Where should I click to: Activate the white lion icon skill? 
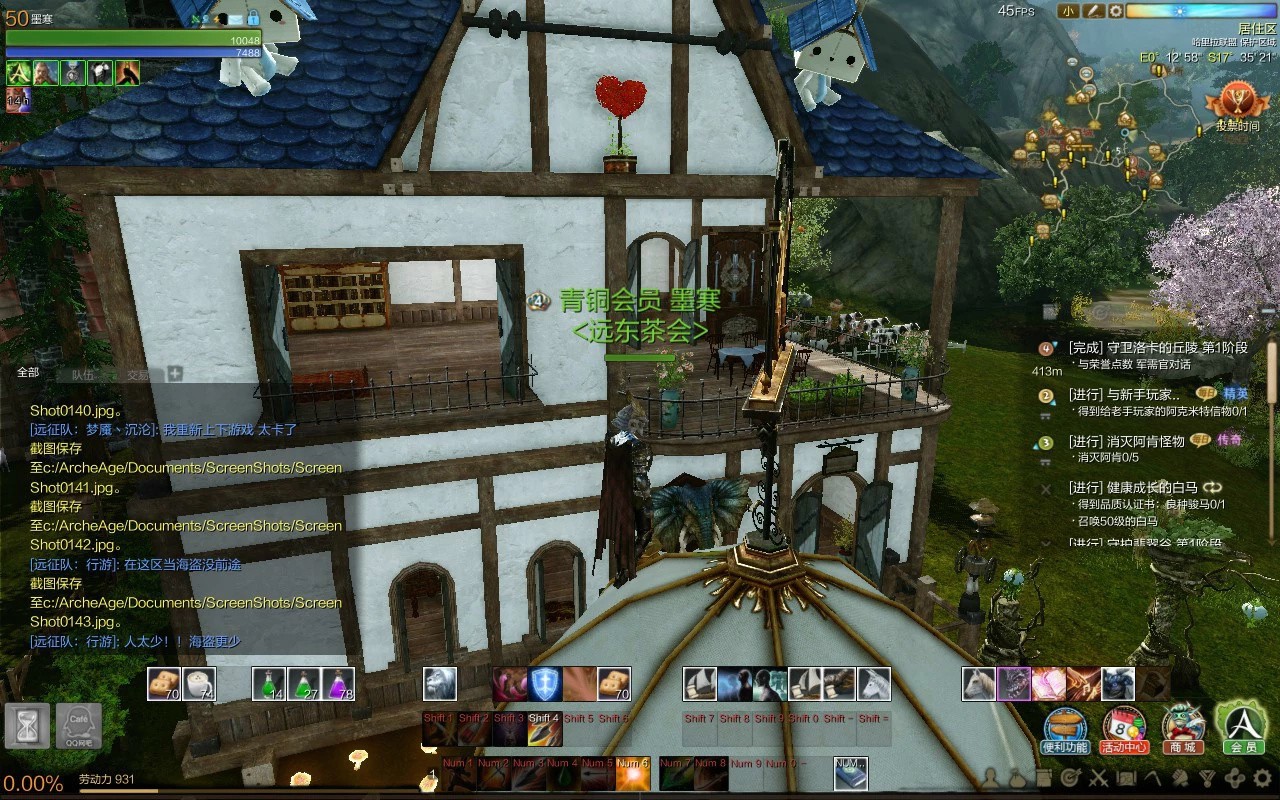(x=440, y=684)
